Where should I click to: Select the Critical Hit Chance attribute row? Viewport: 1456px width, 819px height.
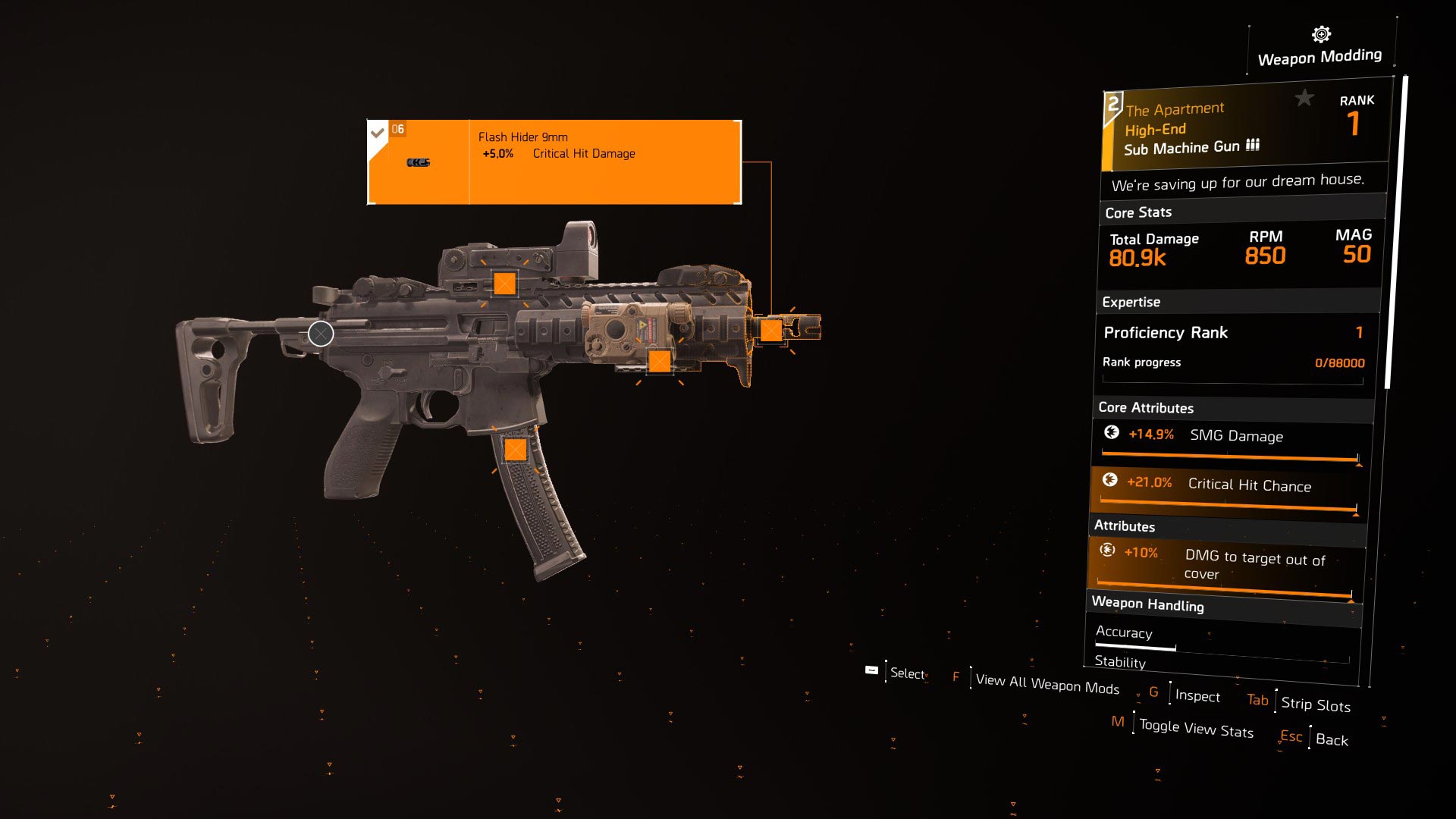pos(1227,491)
